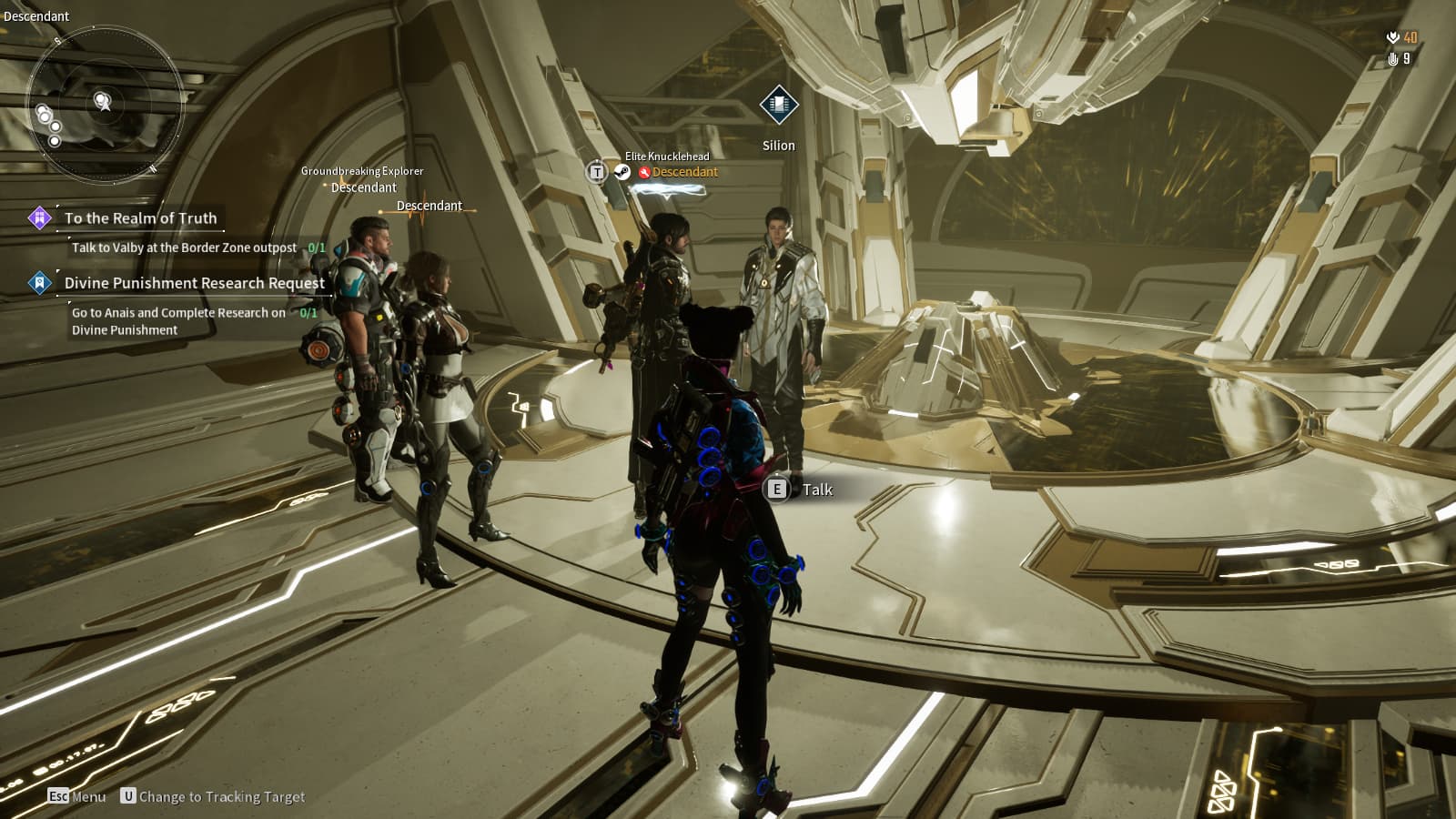
Task: Select the Divine Punishment Research Request quest
Action: [x=194, y=283]
